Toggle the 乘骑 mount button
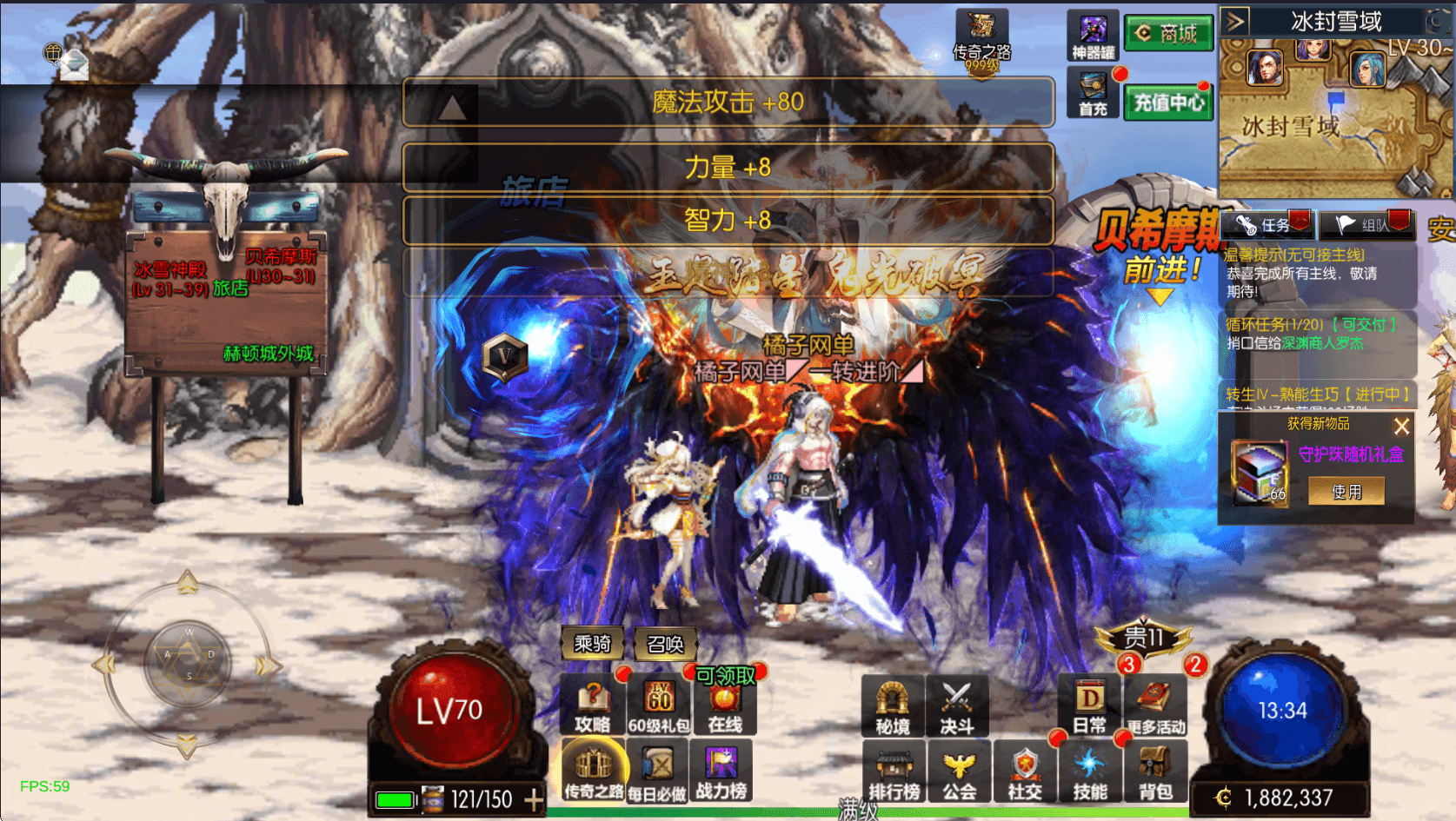This screenshot has width=1456, height=821. [x=592, y=644]
